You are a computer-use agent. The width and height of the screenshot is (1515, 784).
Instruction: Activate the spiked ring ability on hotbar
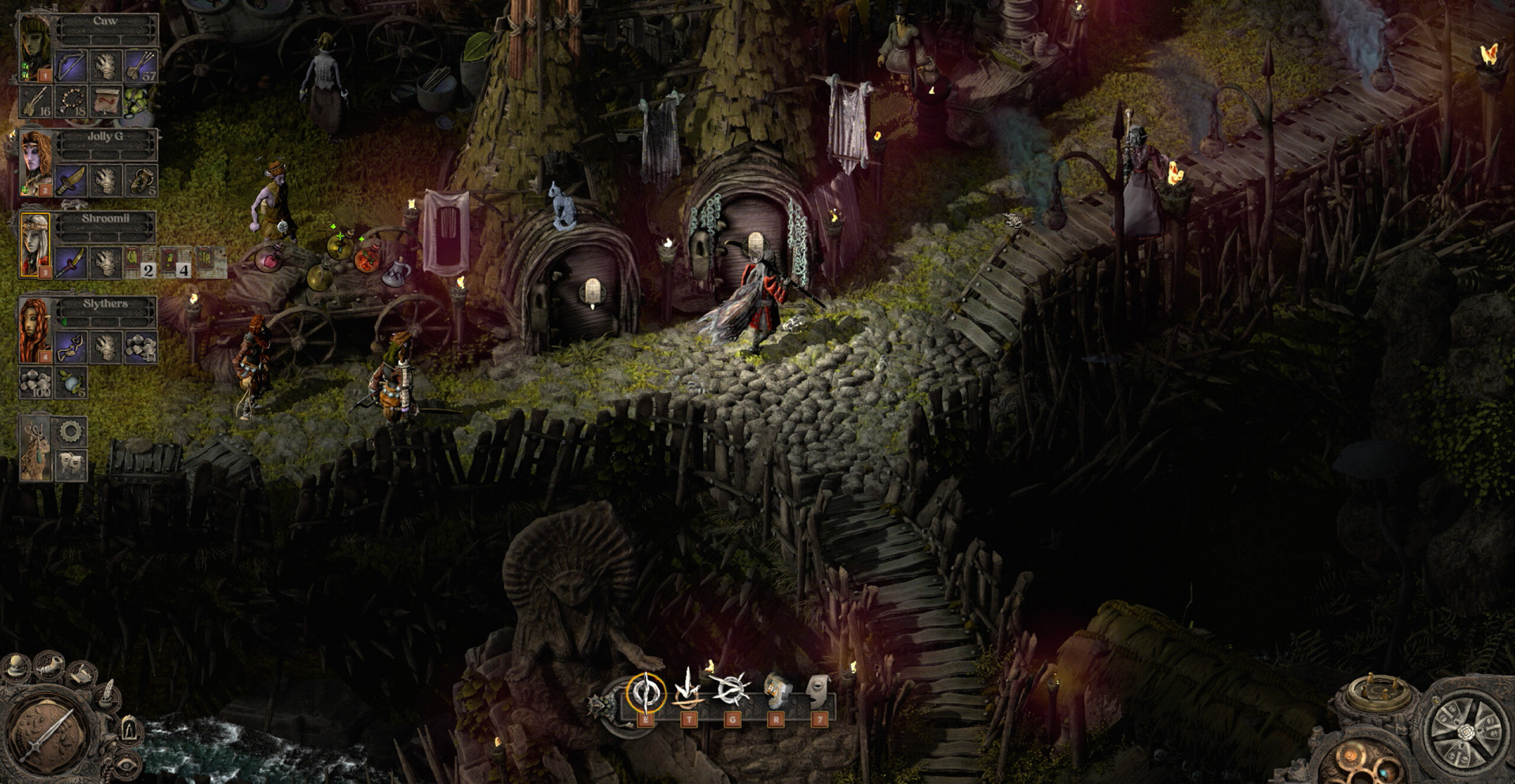(731, 689)
